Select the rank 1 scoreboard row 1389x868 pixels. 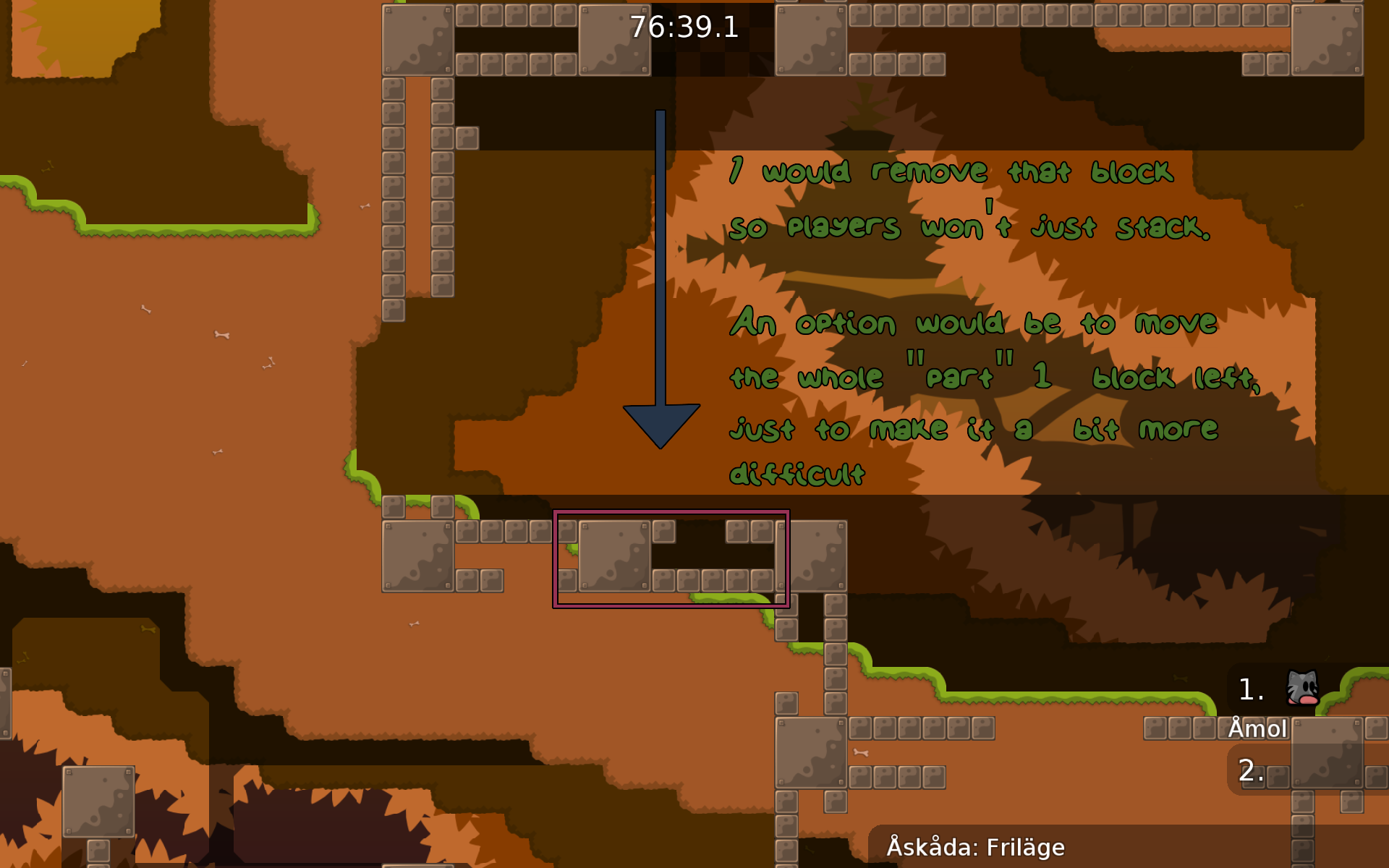coord(1251,689)
